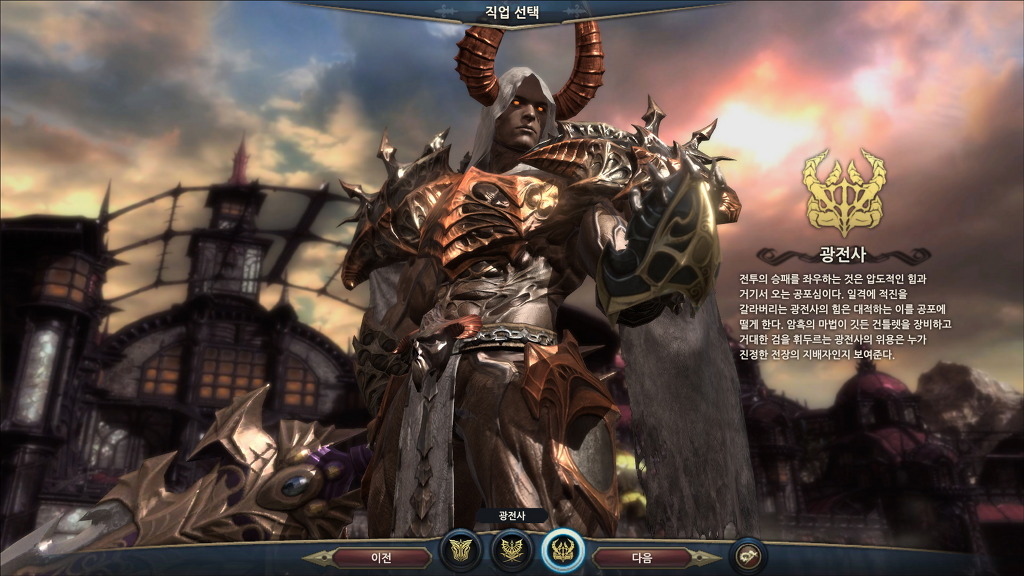The image size is (1024, 576).
Task: Select the highlighted 광전사 class icon
Action: click(562, 549)
